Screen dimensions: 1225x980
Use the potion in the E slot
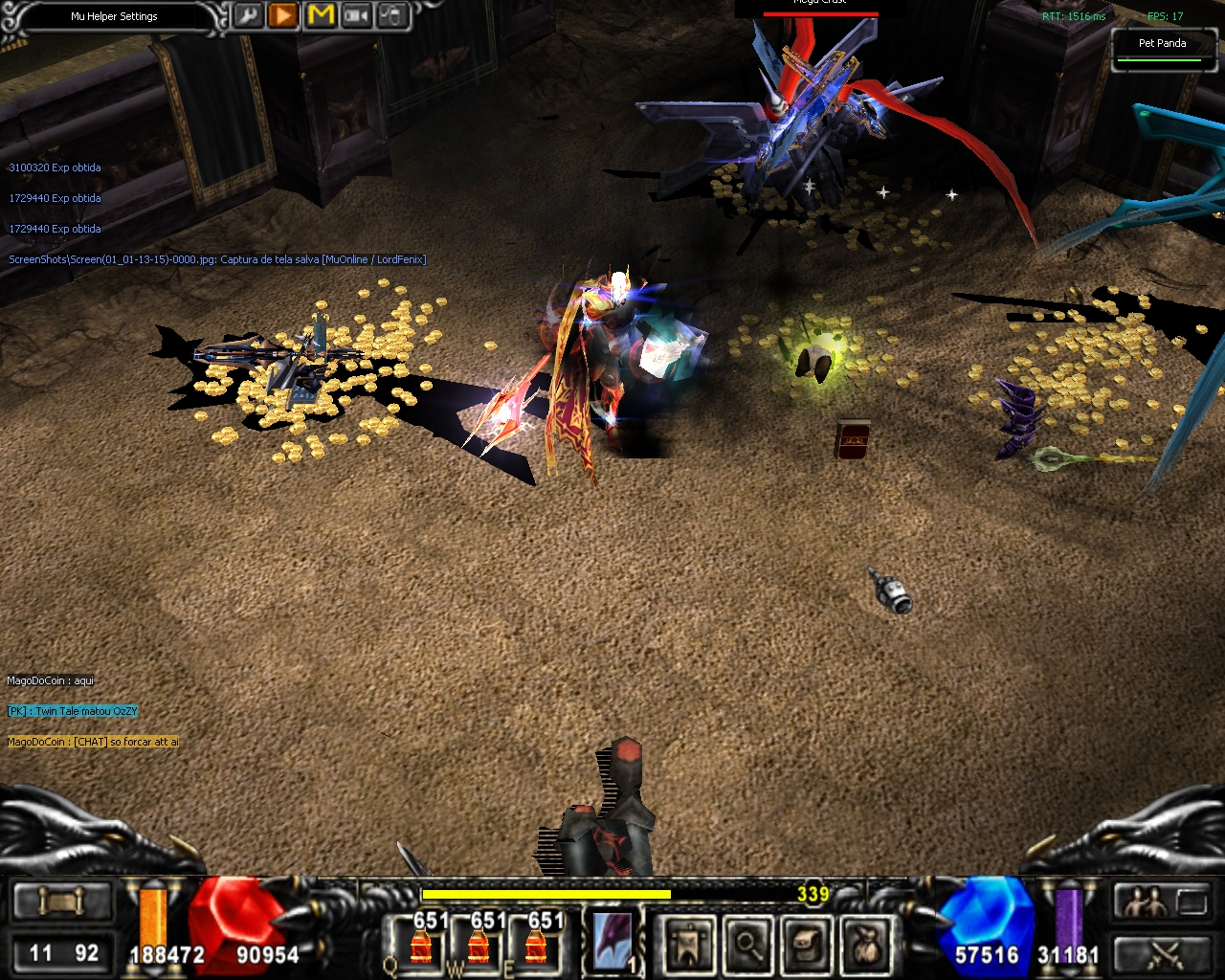tap(536, 943)
